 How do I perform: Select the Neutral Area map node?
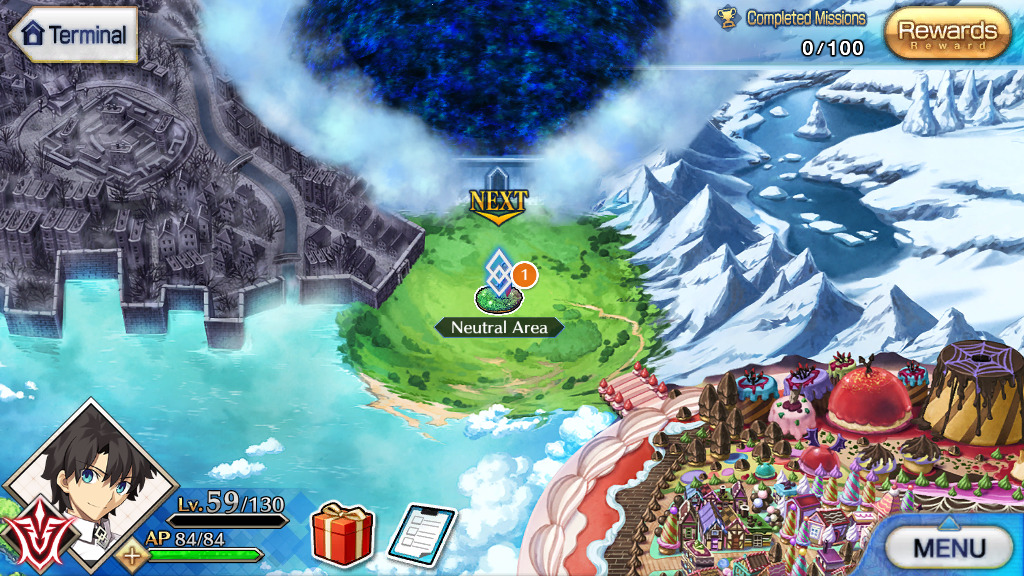[497, 284]
